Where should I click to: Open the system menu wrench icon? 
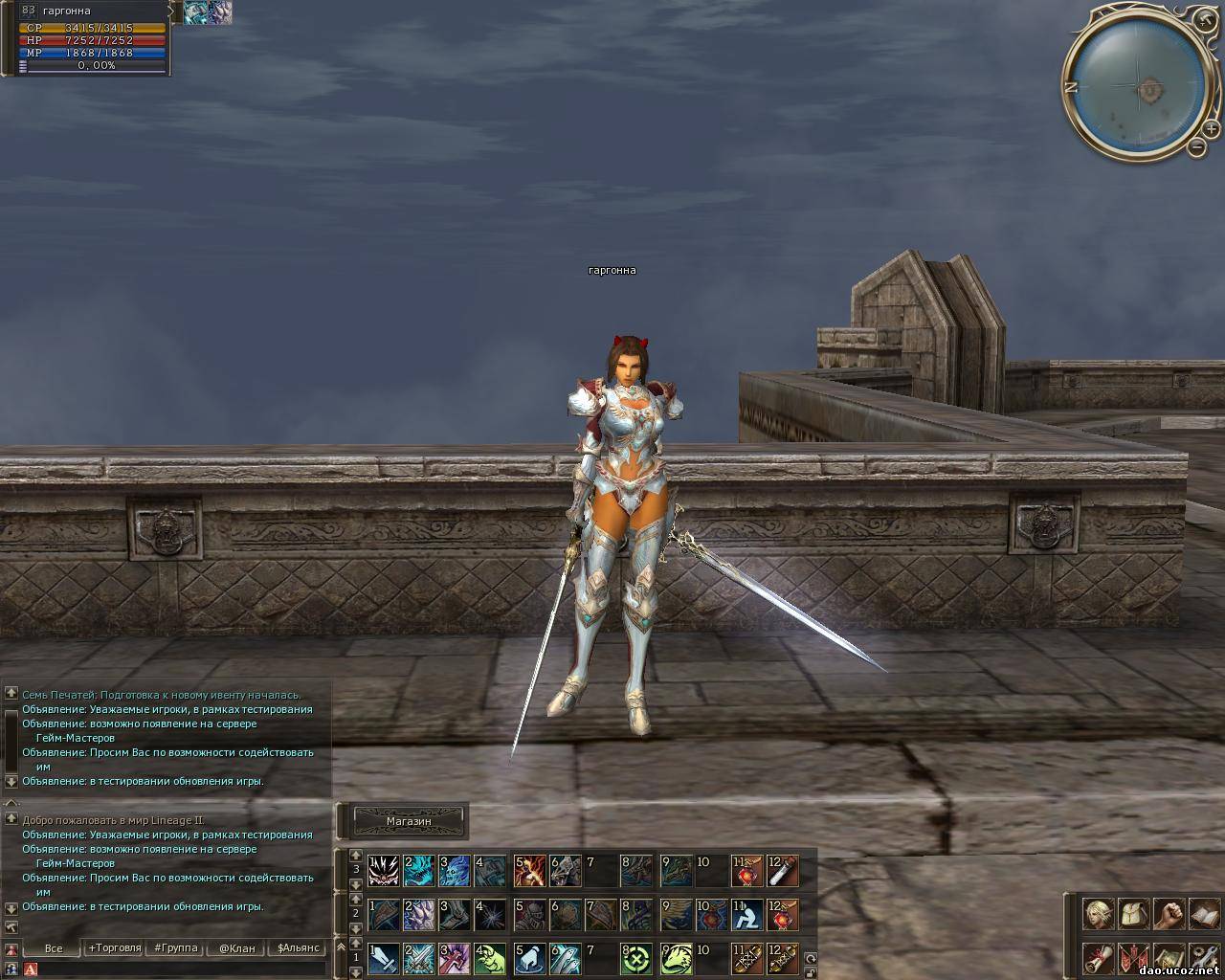pyautogui.click(x=1203, y=958)
